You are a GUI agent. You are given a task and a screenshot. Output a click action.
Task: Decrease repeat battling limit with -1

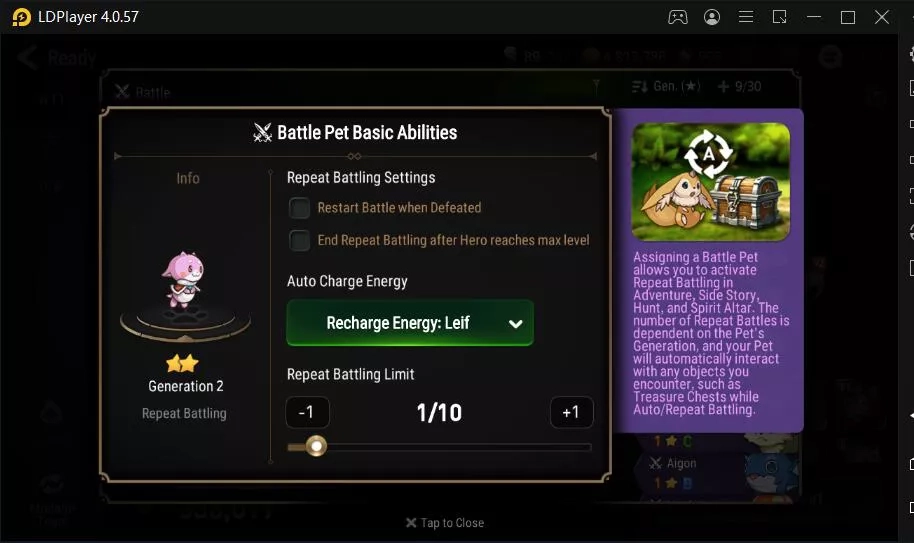[307, 413]
